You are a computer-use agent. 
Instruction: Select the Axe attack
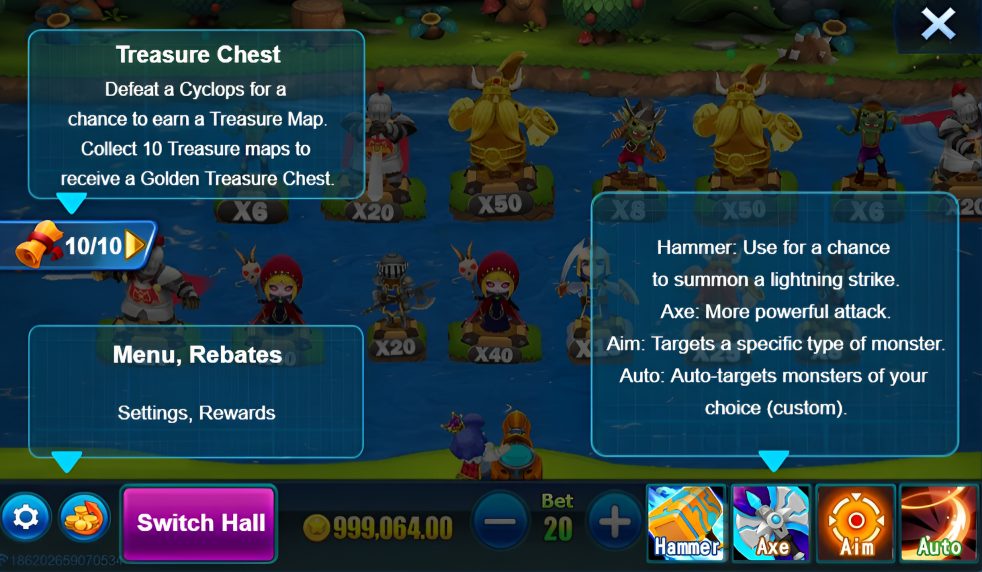771,522
